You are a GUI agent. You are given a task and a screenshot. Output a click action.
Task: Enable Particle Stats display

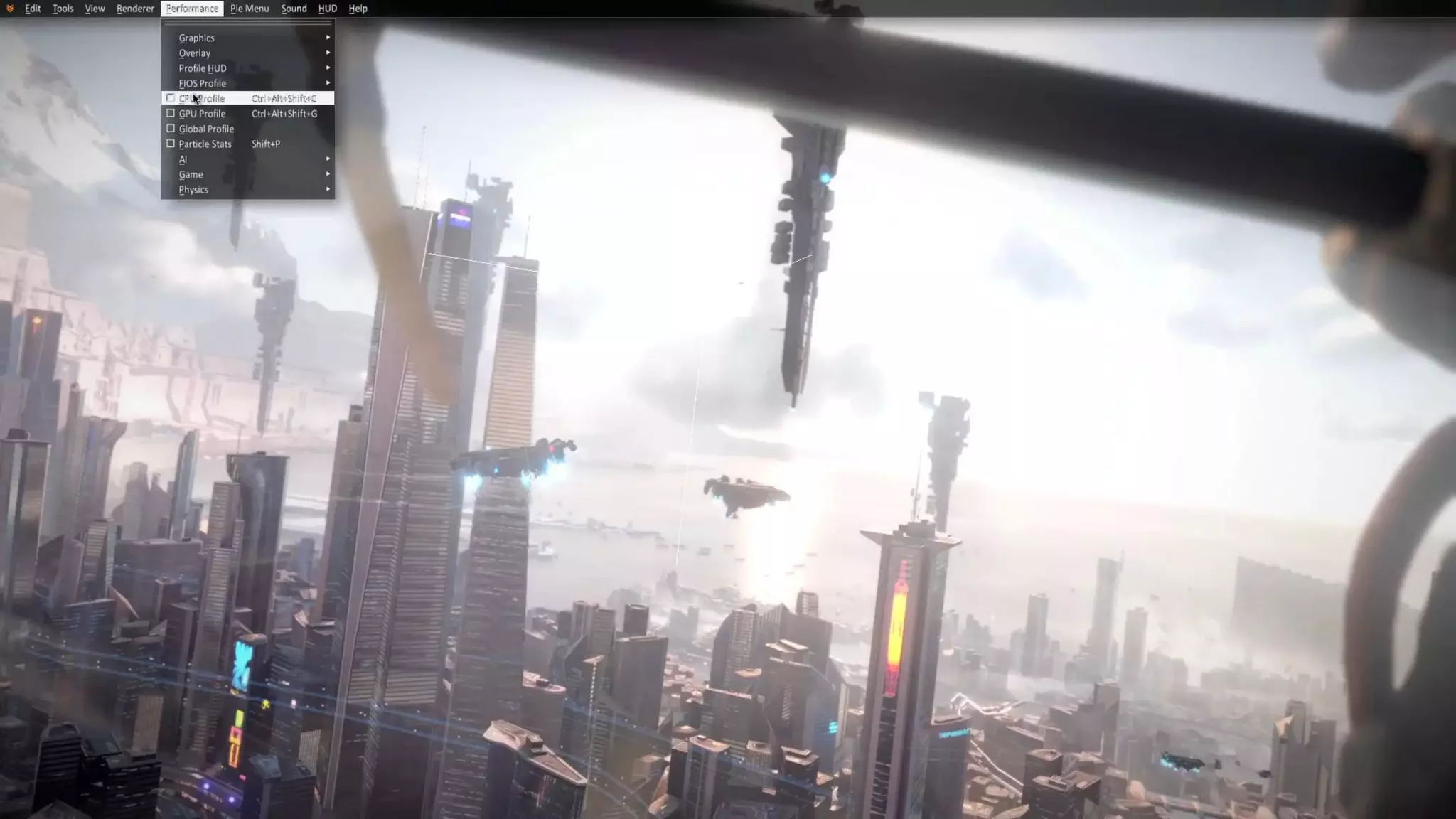[x=171, y=144]
